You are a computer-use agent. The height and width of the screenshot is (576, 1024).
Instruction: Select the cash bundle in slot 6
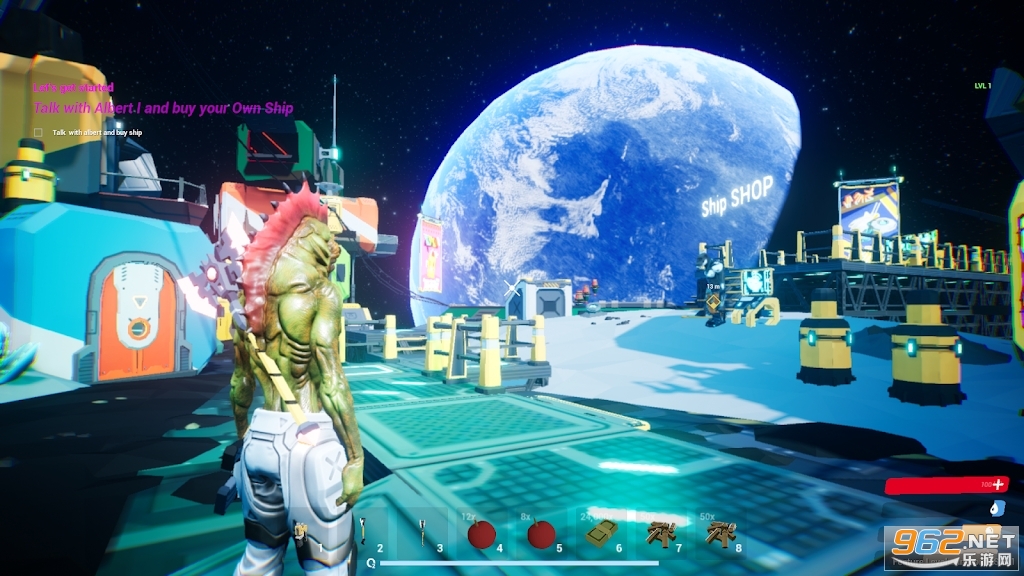[x=600, y=533]
